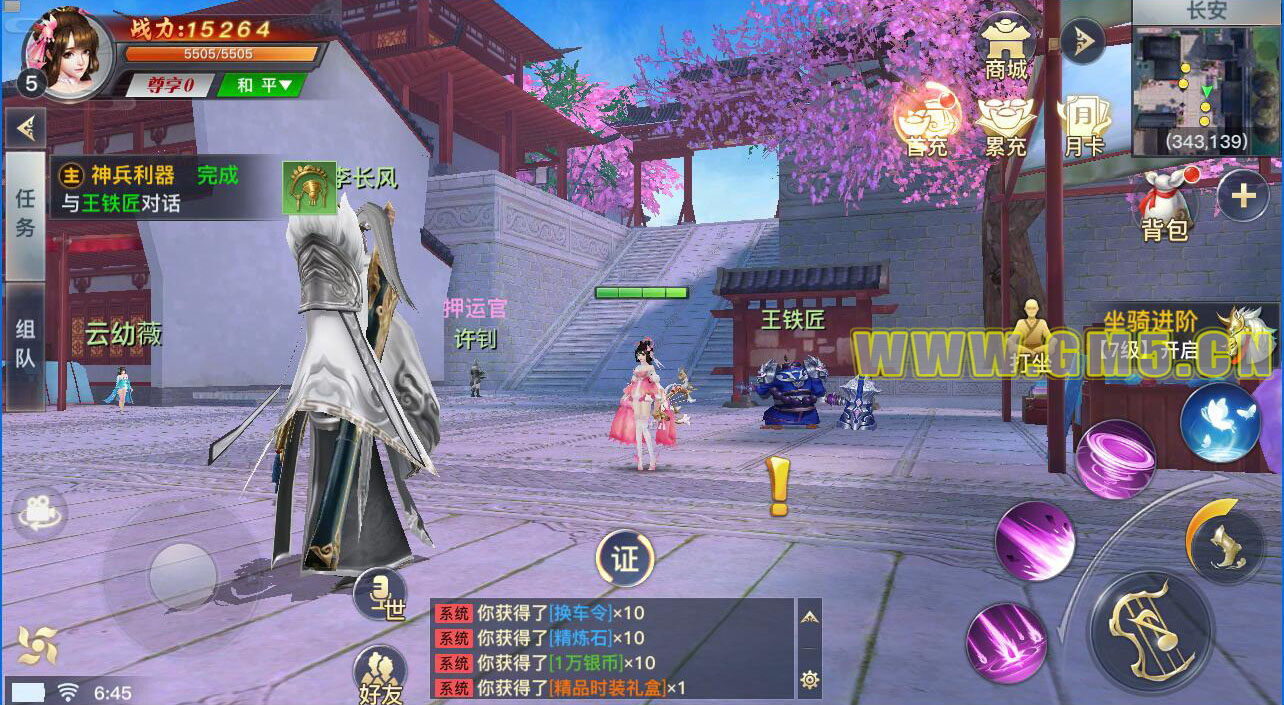Toggle the 和平 peace mode dropdown
This screenshot has width=1284, height=705.
(262, 85)
